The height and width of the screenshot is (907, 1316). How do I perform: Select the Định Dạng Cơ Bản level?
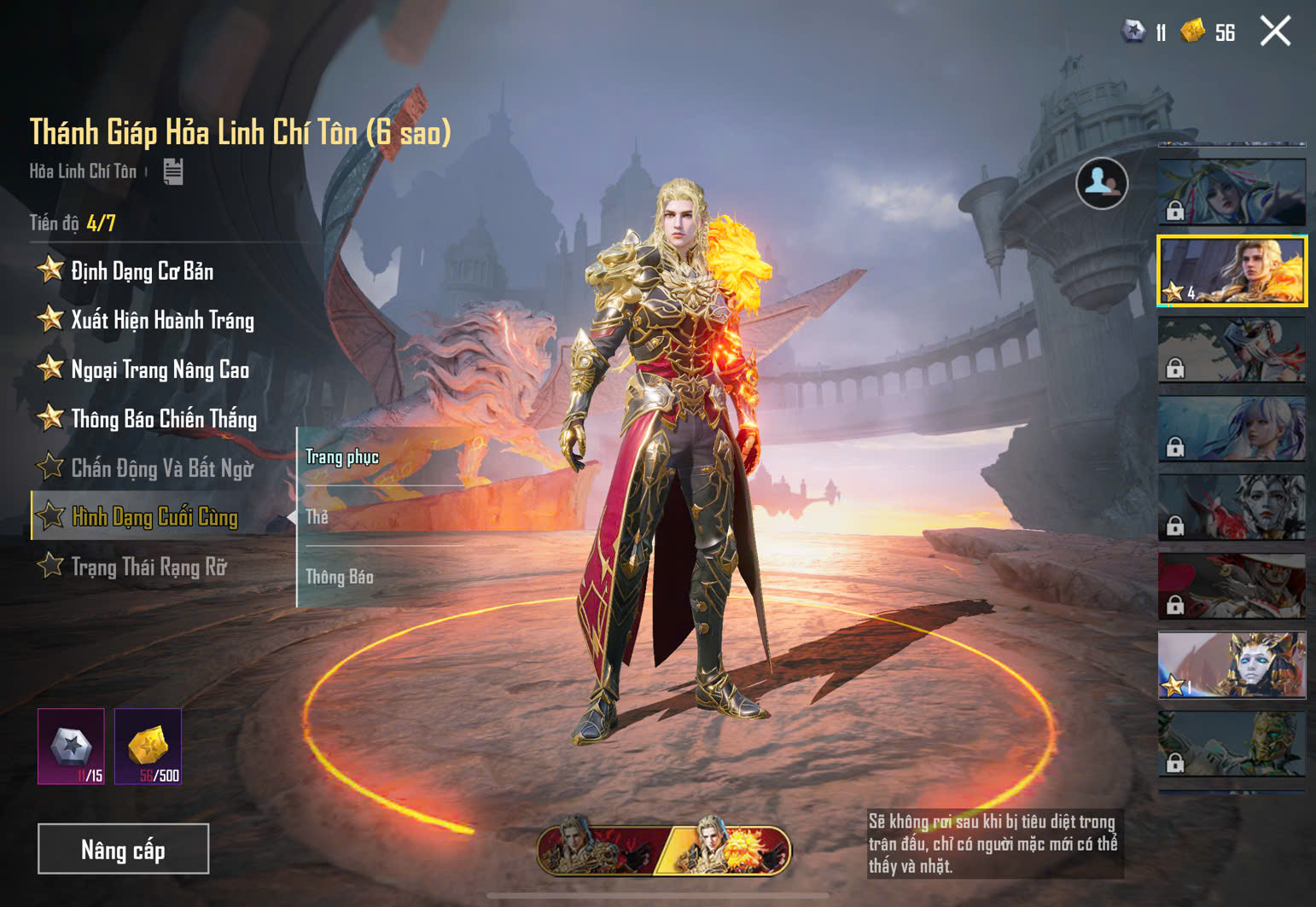(142, 271)
